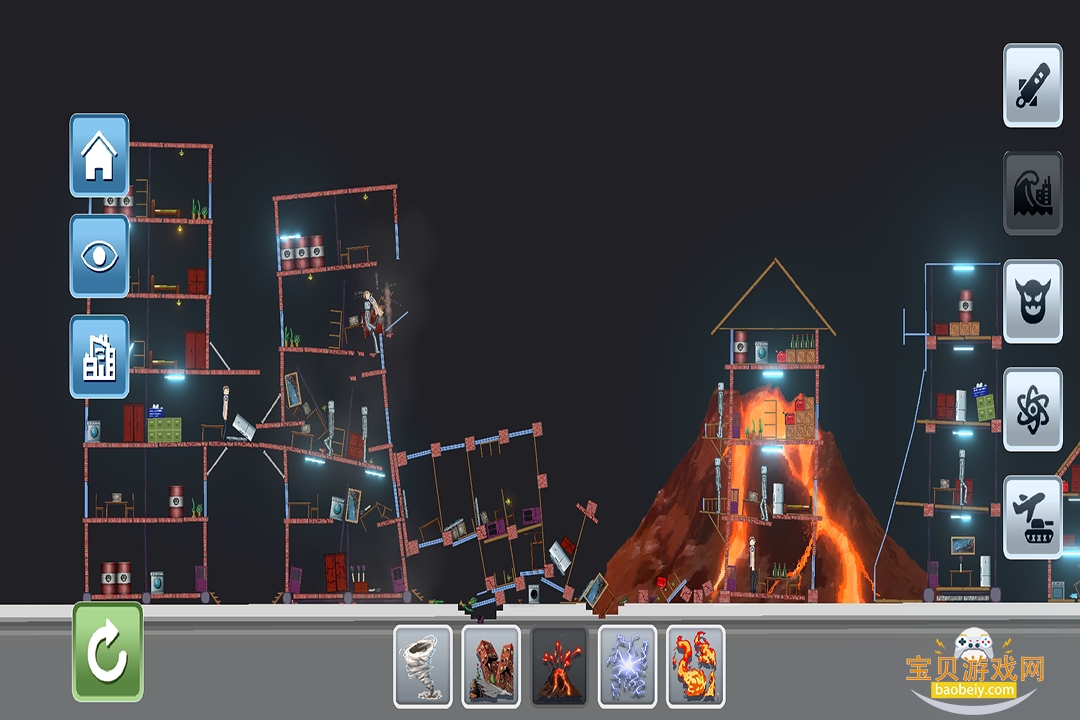Restart the level with green arrow button
The height and width of the screenshot is (720, 1080).
(x=107, y=651)
